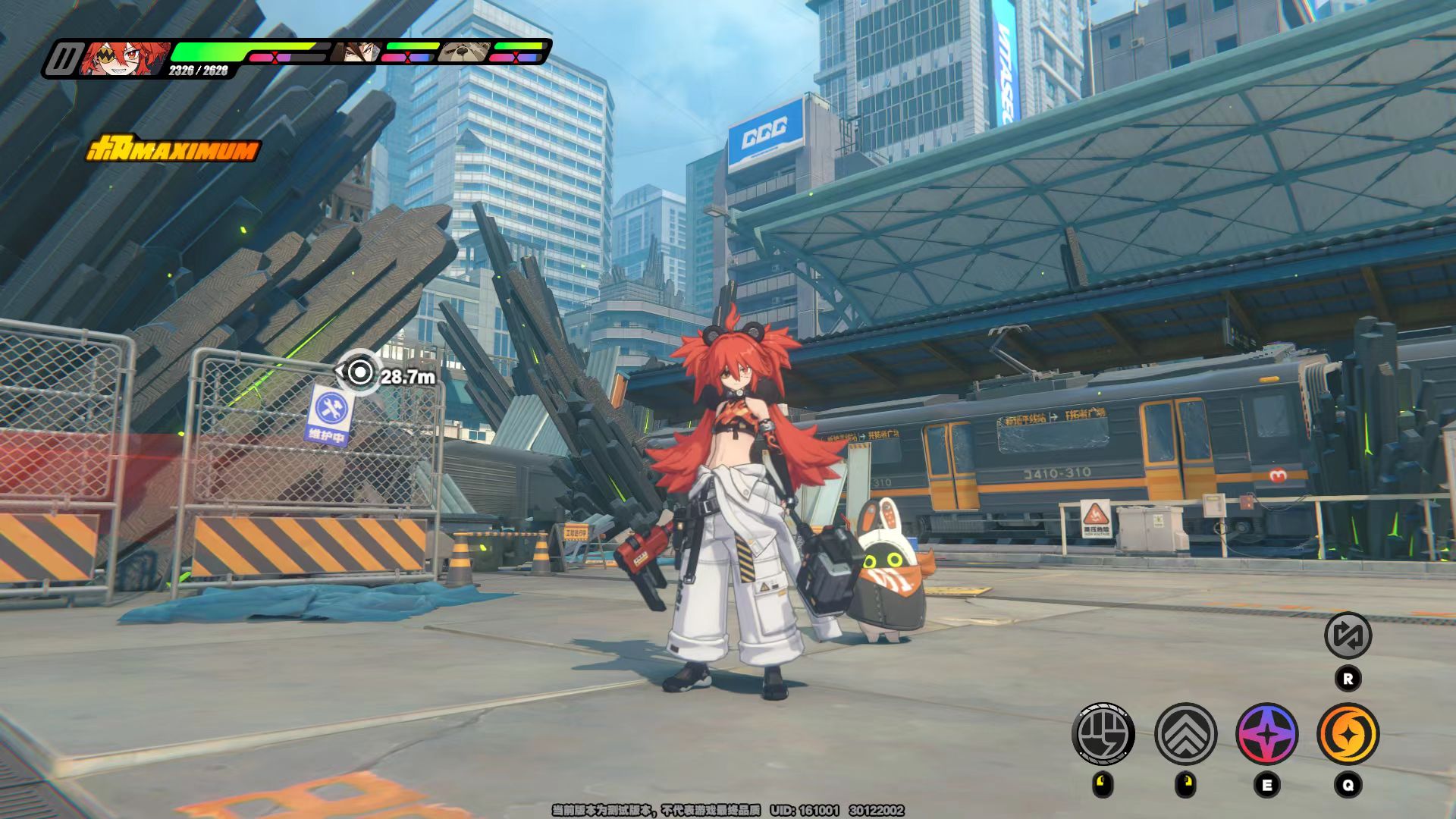The image size is (1456, 819).
Task: Select the 28.7m objective waypoint marker
Action: click(x=361, y=372)
